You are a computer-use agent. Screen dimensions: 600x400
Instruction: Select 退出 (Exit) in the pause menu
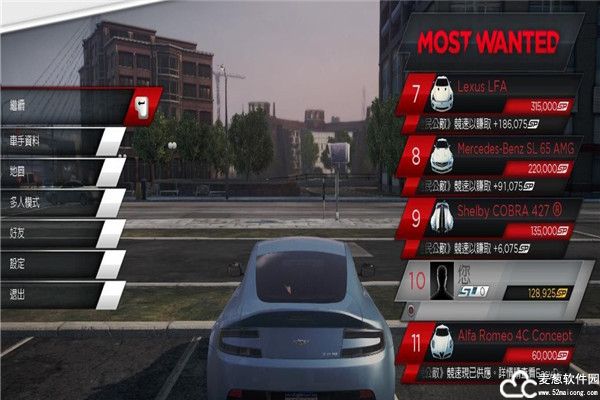(x=60, y=294)
